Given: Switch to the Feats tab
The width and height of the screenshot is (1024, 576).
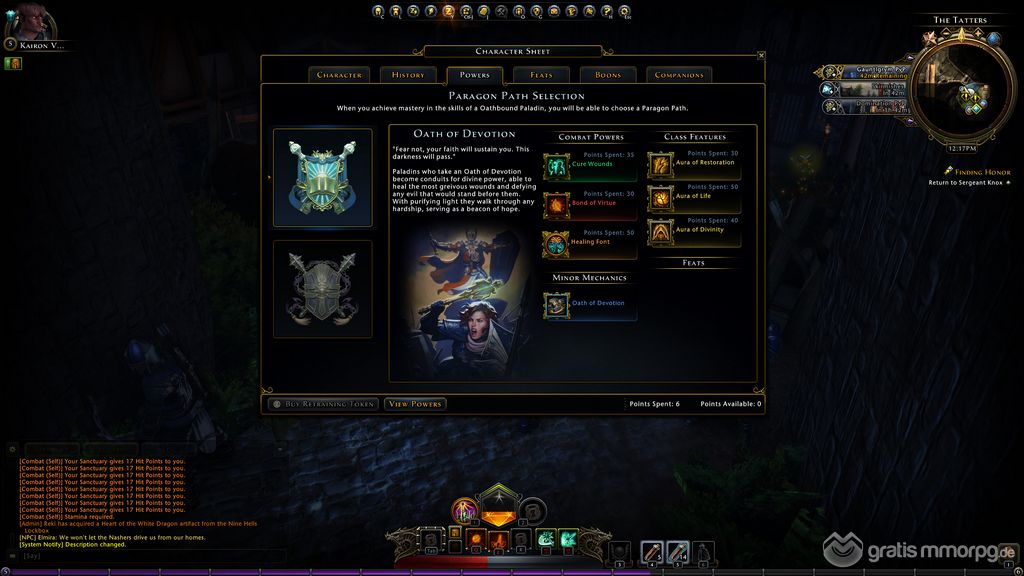Looking at the screenshot, I should click(x=541, y=75).
